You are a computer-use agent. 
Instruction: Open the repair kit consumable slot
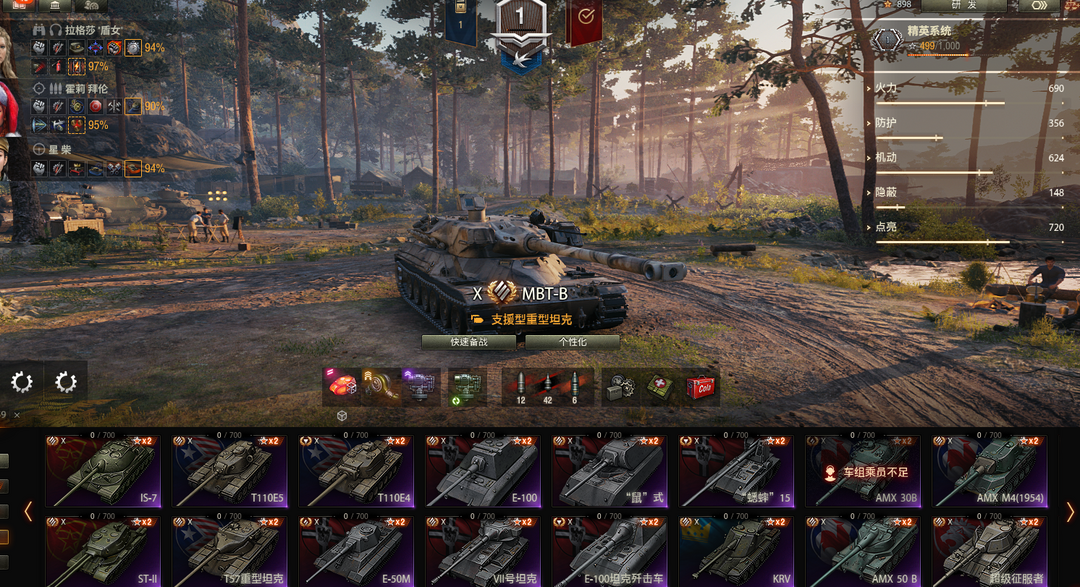(x=622, y=387)
